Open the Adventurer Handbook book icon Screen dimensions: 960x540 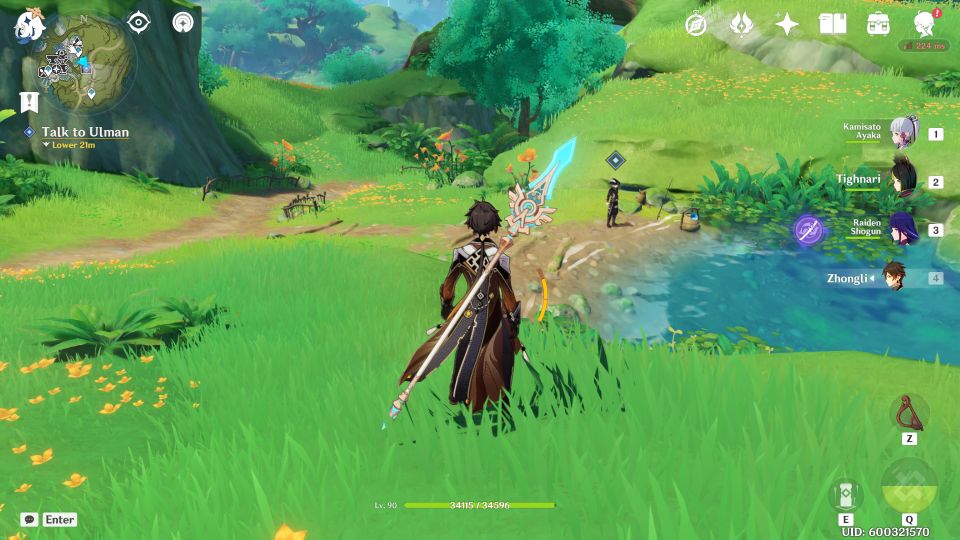coord(832,24)
